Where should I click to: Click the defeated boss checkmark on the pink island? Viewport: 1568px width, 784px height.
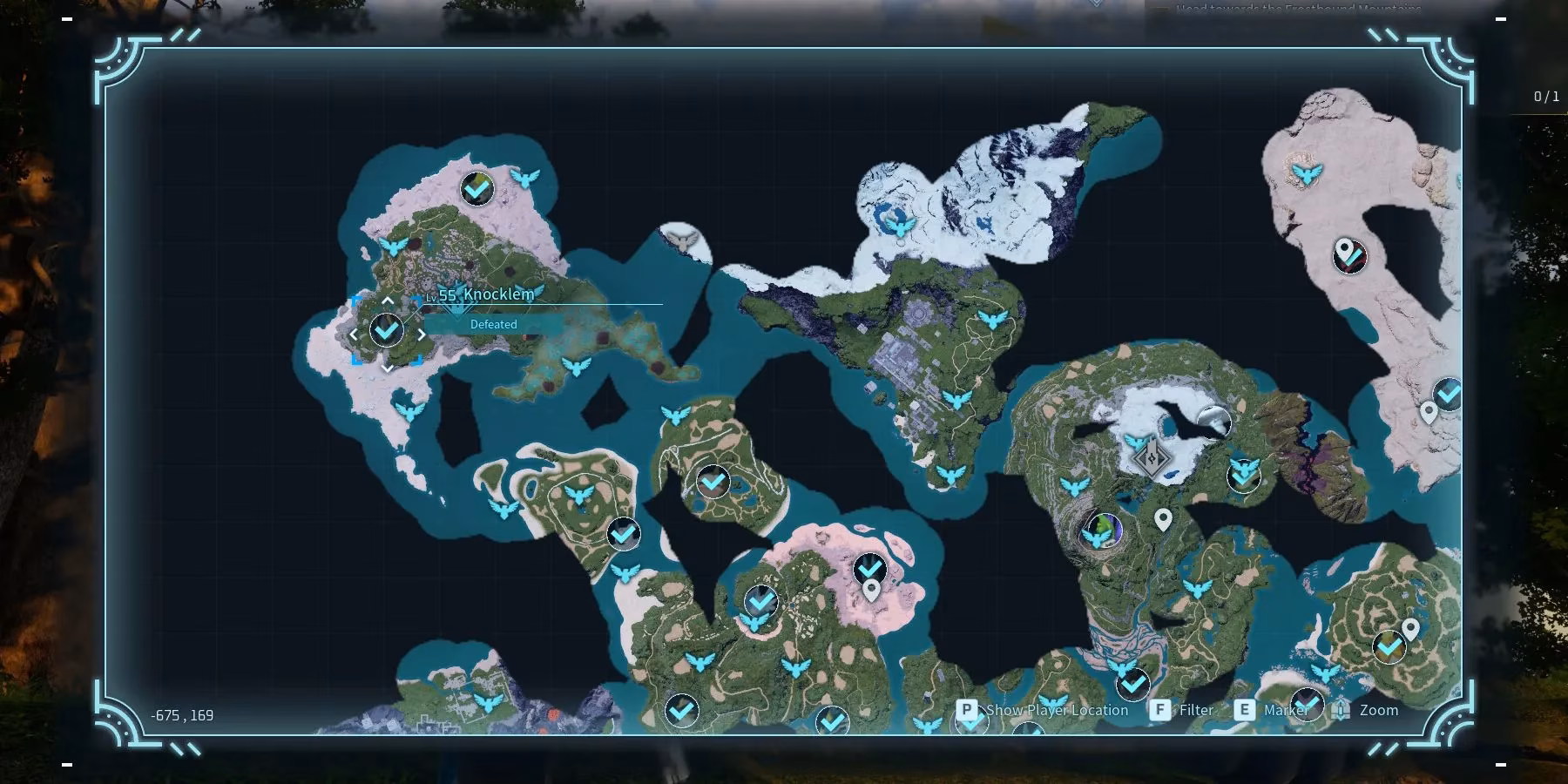click(870, 569)
